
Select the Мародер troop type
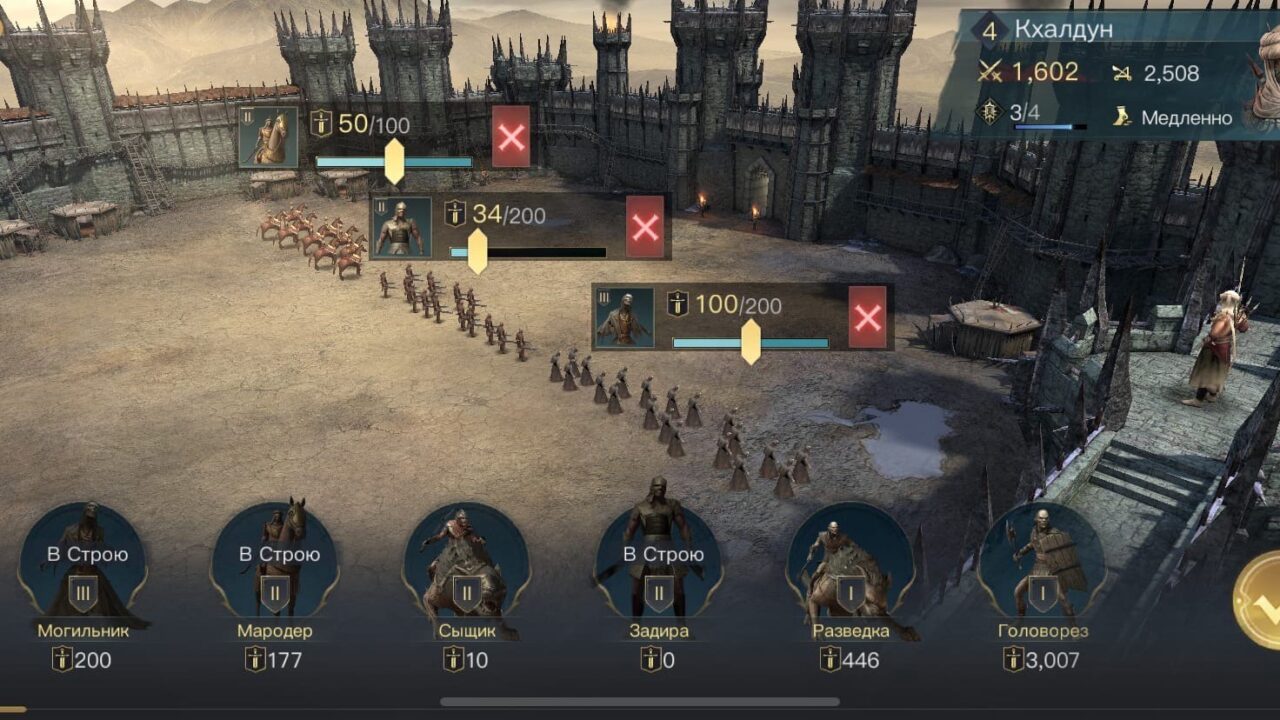click(275, 567)
